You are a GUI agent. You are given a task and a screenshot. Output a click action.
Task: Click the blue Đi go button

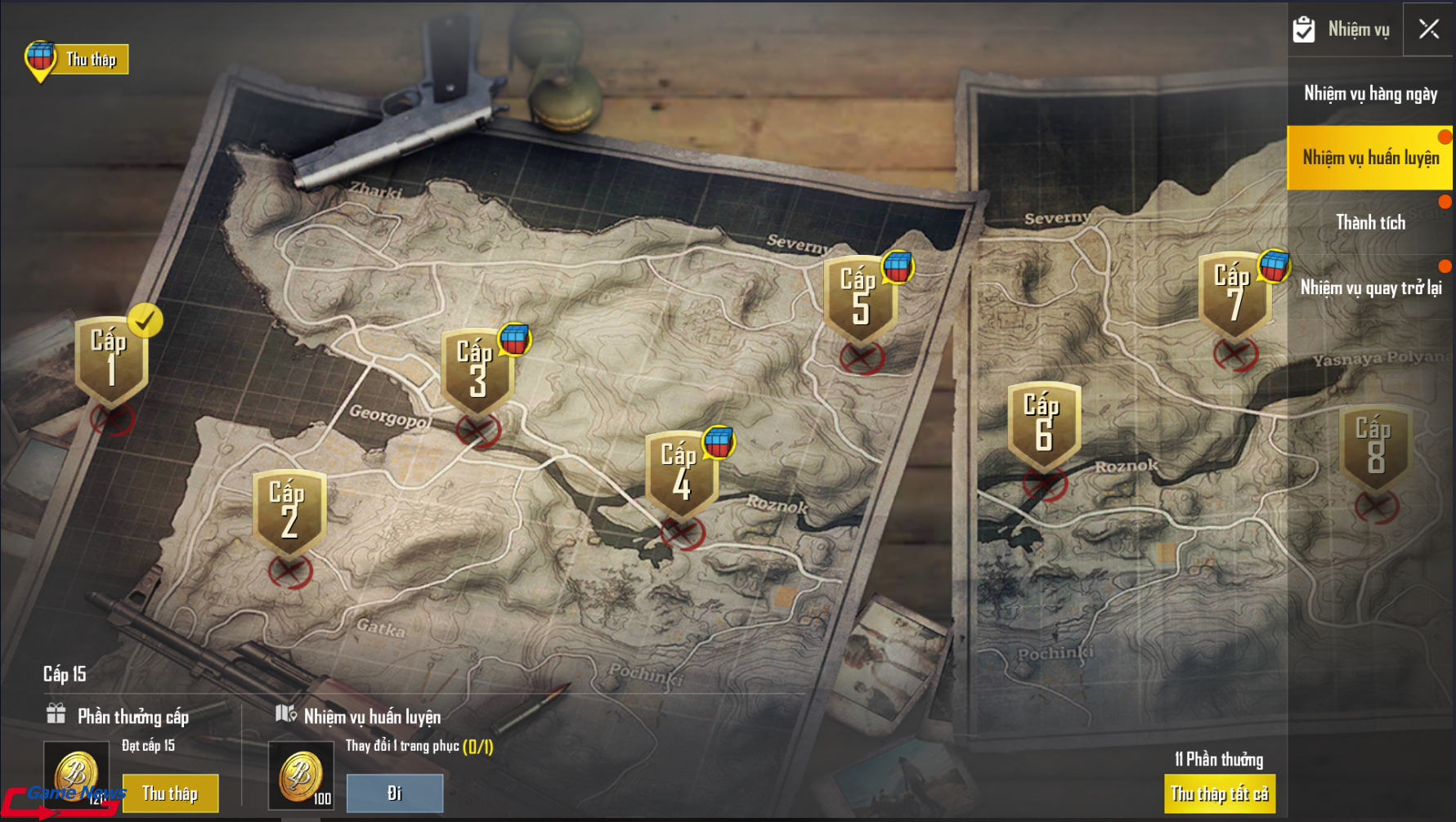coord(395,793)
